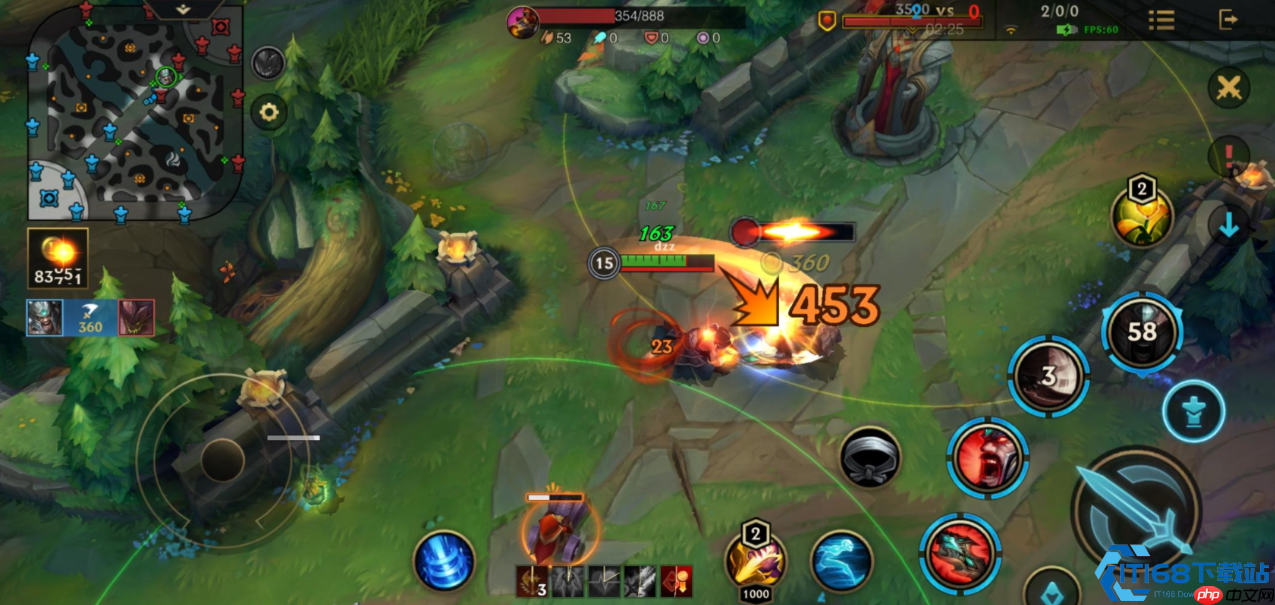
Task: Activate the ability showing 58 cooldown
Action: point(1142,332)
